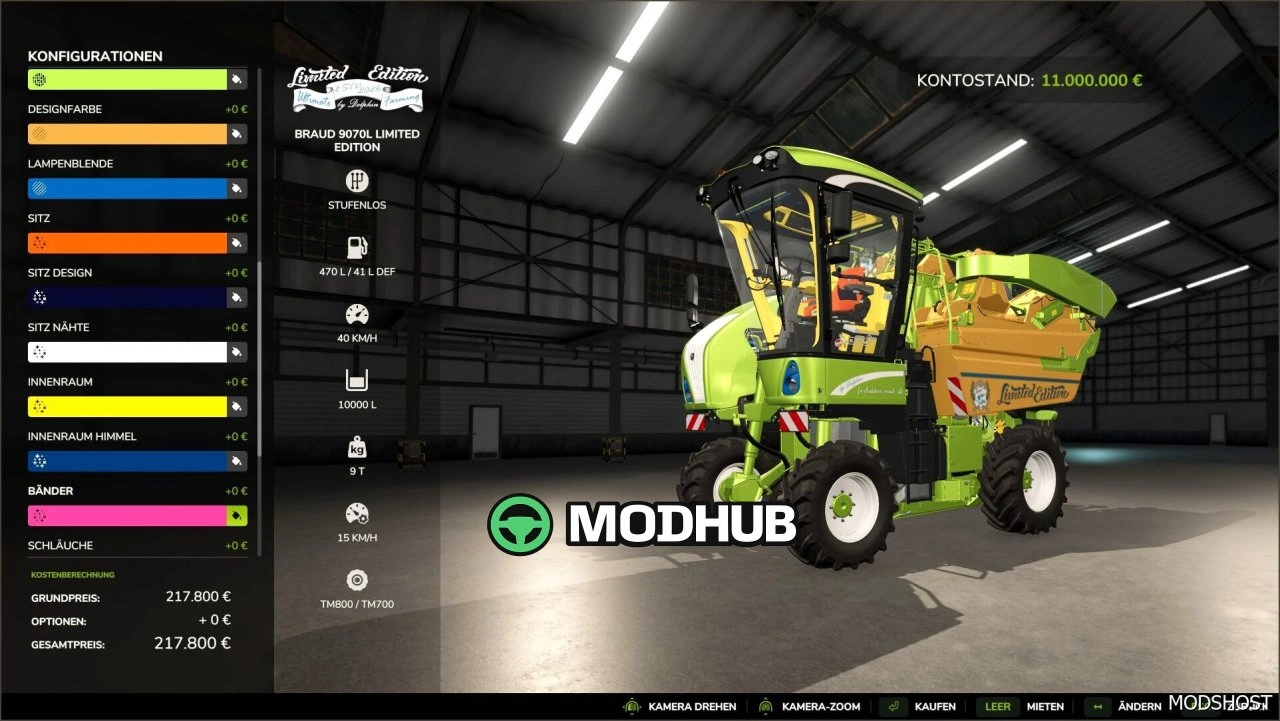Click the Kamera Drehen camera icon
The width and height of the screenshot is (1280, 721).
(630, 706)
